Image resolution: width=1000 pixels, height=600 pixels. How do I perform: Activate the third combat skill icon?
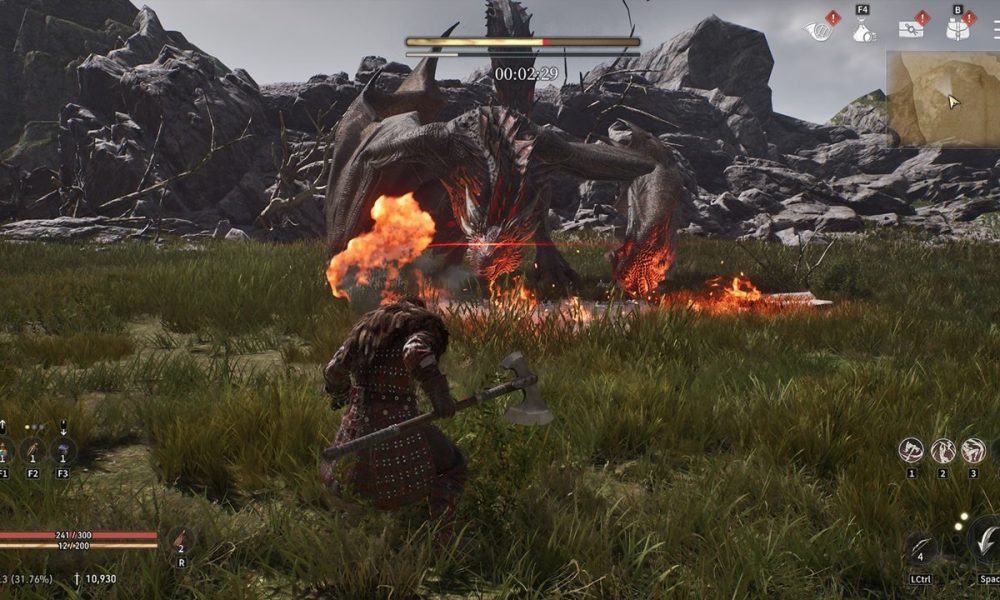coord(973,451)
